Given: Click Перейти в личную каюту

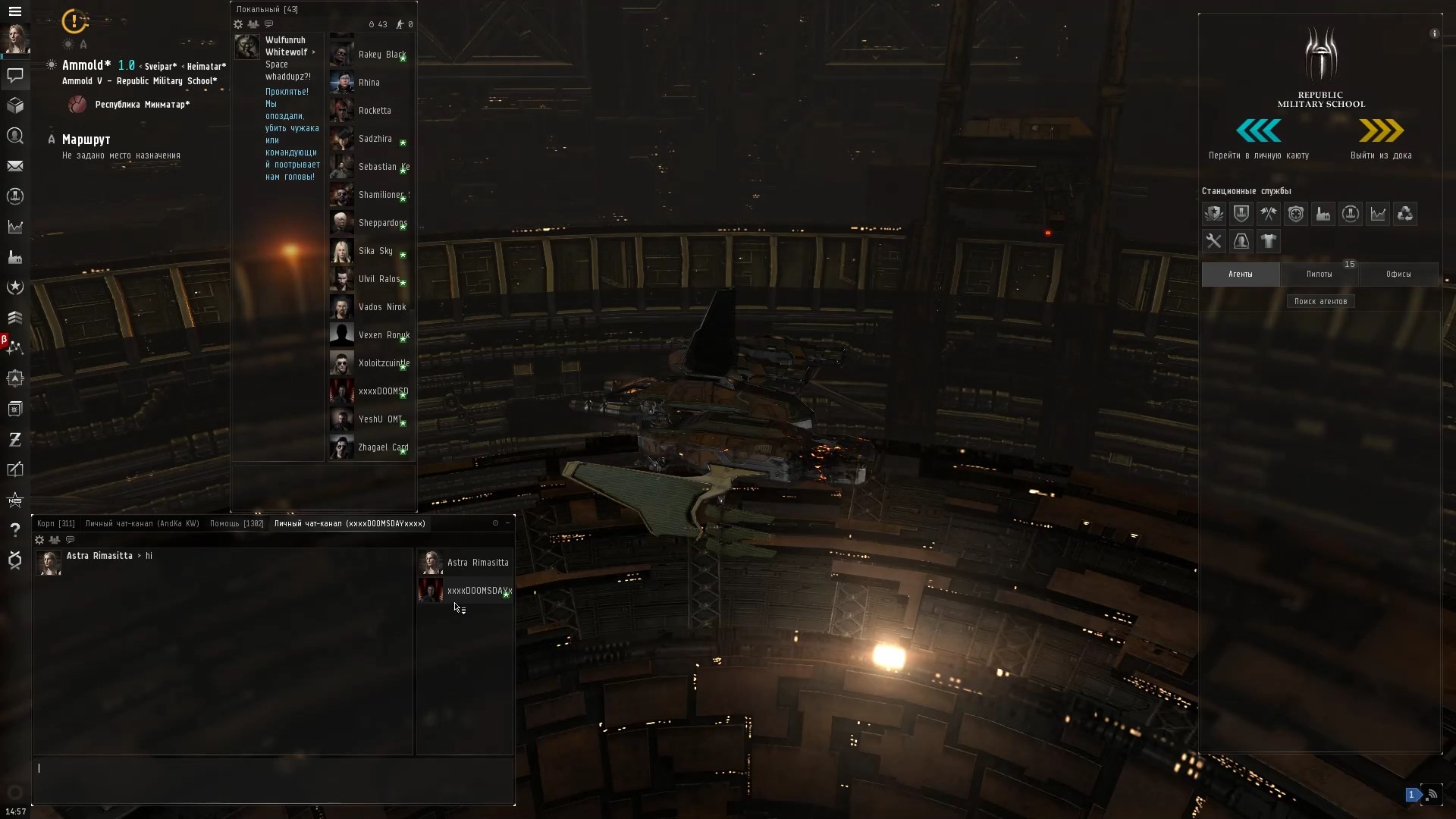Looking at the screenshot, I should pyautogui.click(x=1258, y=140).
